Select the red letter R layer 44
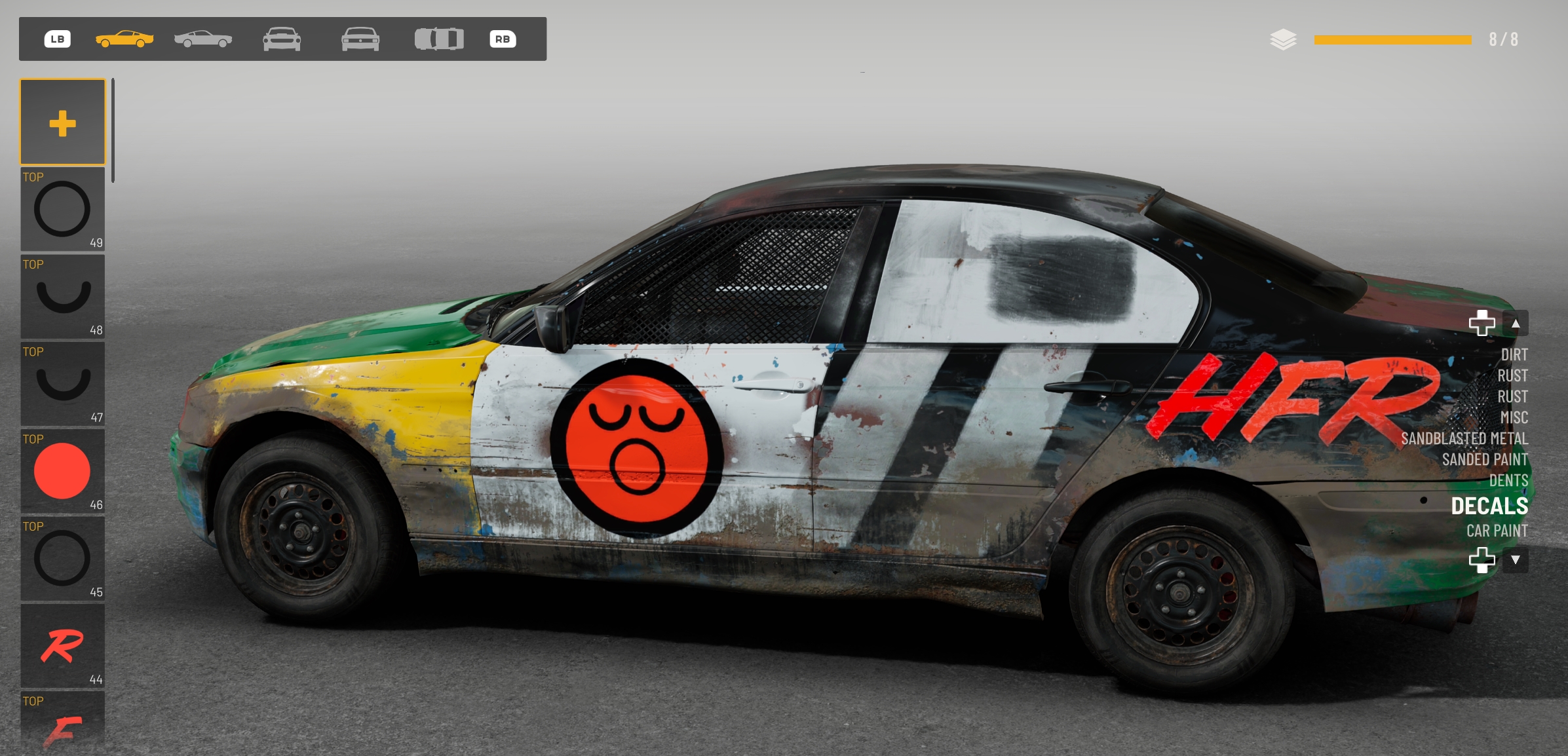This screenshot has height=756, width=1568. pos(62,646)
